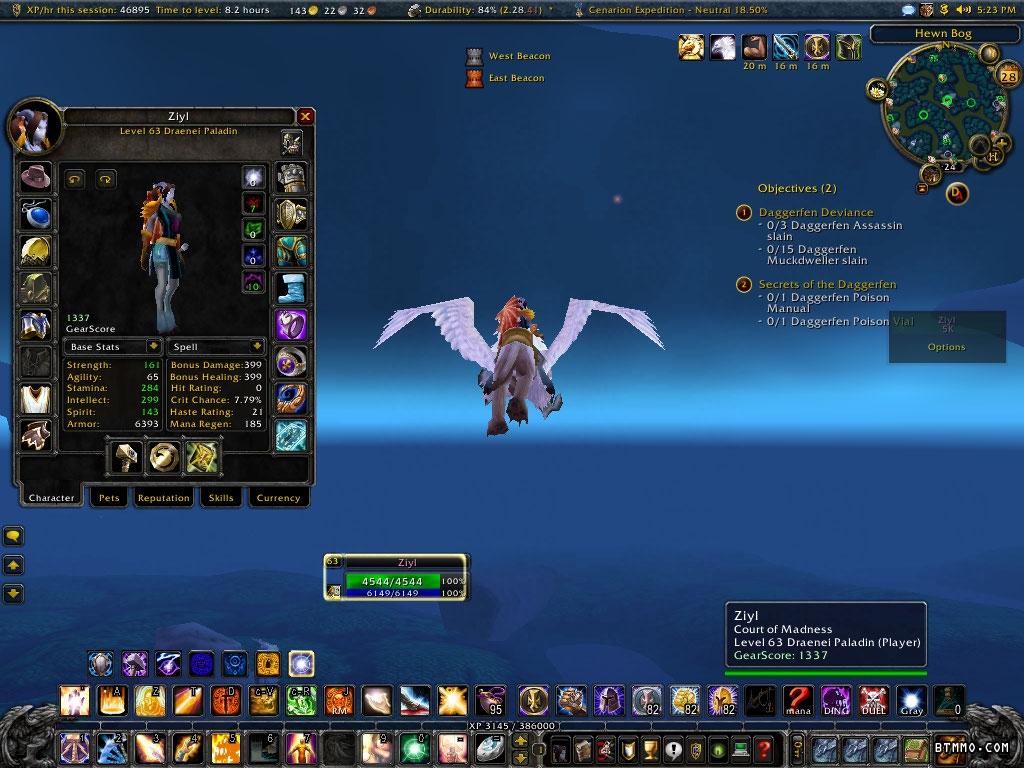Switch to the Pets tab
The width and height of the screenshot is (1024, 768).
[x=109, y=497]
